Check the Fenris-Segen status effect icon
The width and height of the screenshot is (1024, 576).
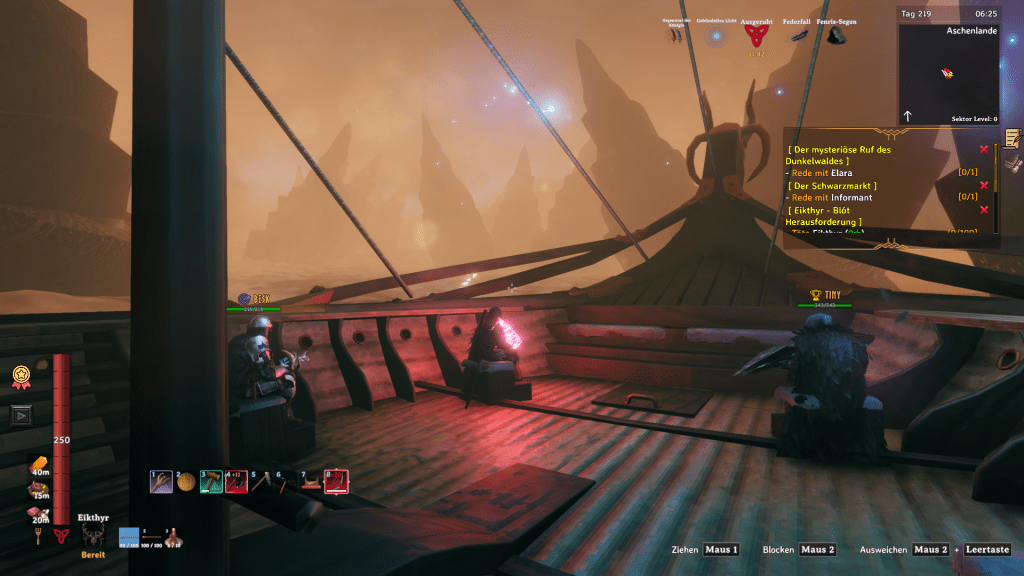836,35
